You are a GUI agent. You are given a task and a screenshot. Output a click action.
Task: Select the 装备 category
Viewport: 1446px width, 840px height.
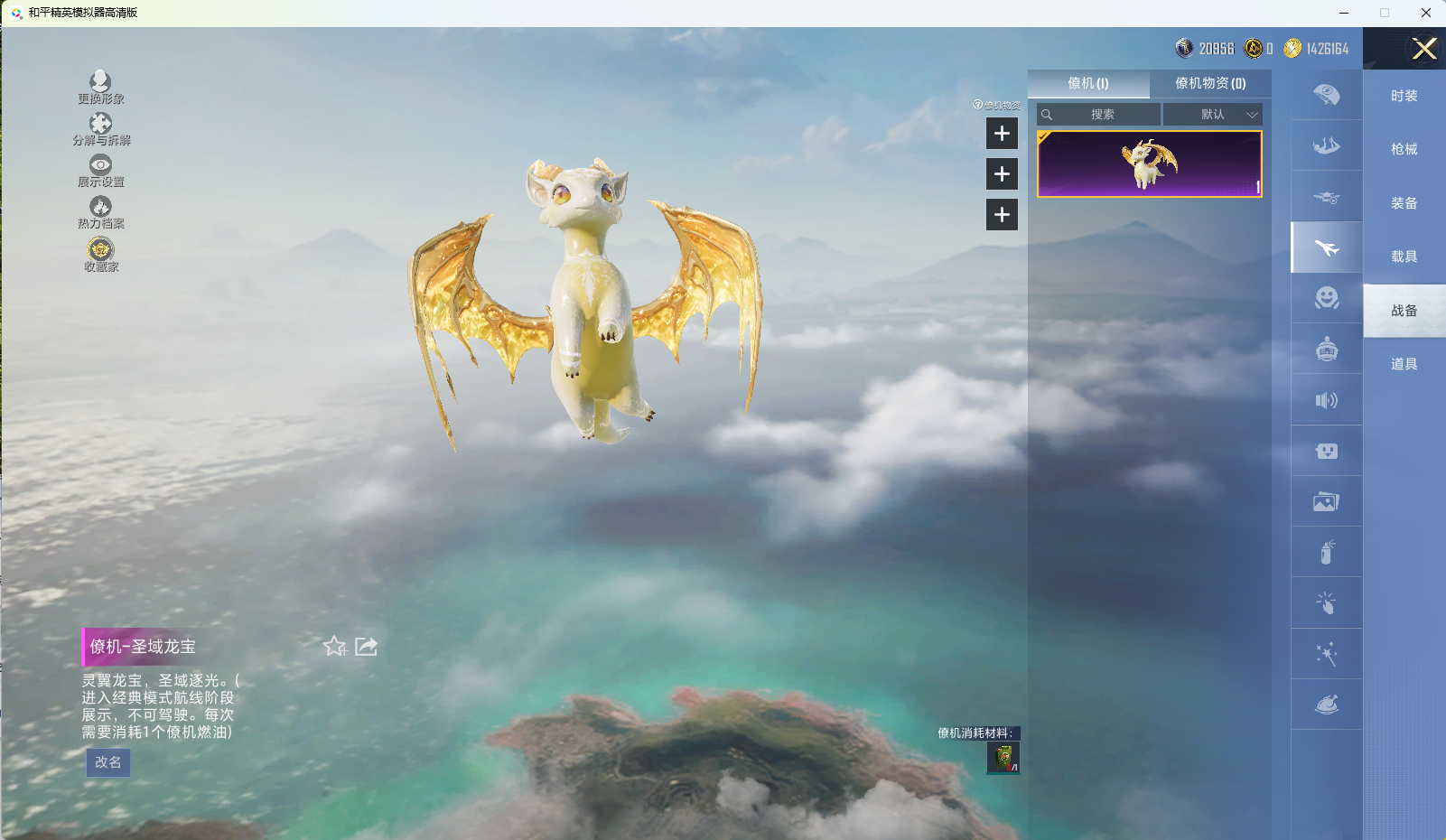click(1404, 203)
